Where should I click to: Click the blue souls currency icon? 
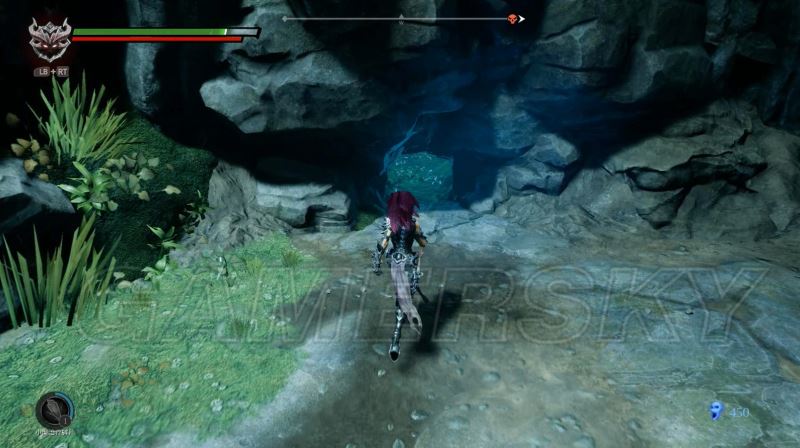tap(716, 410)
